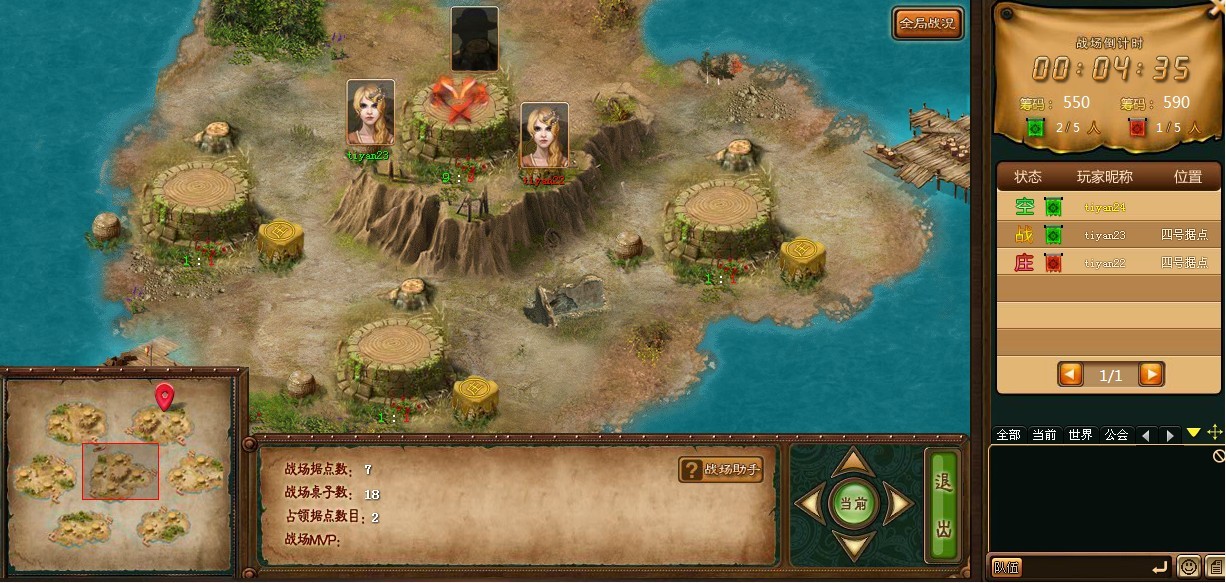Select player tiyan24 in the list
Image resolution: width=1226 pixels, height=583 pixels.
pos(1105,208)
